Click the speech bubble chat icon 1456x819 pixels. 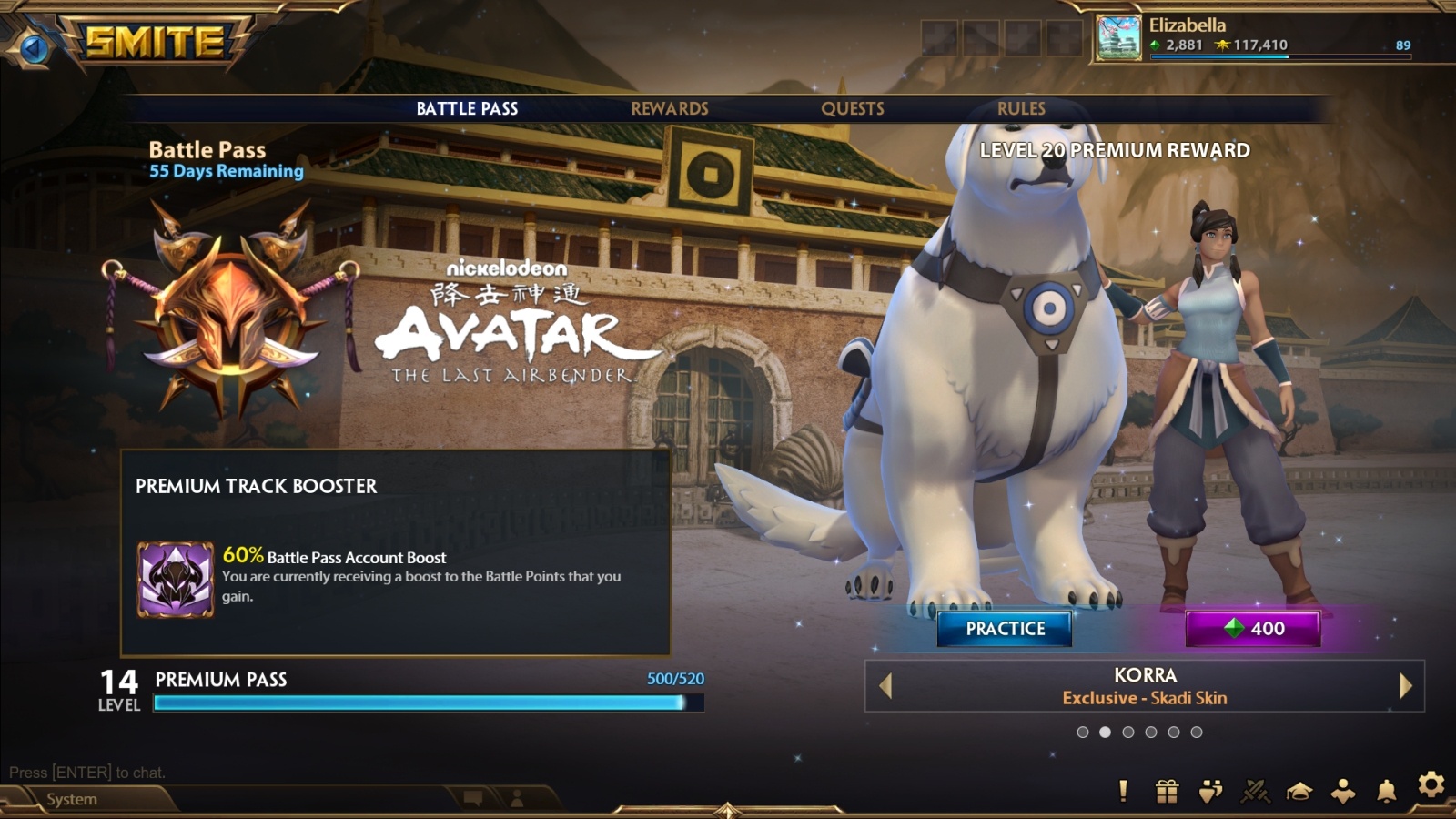473,799
